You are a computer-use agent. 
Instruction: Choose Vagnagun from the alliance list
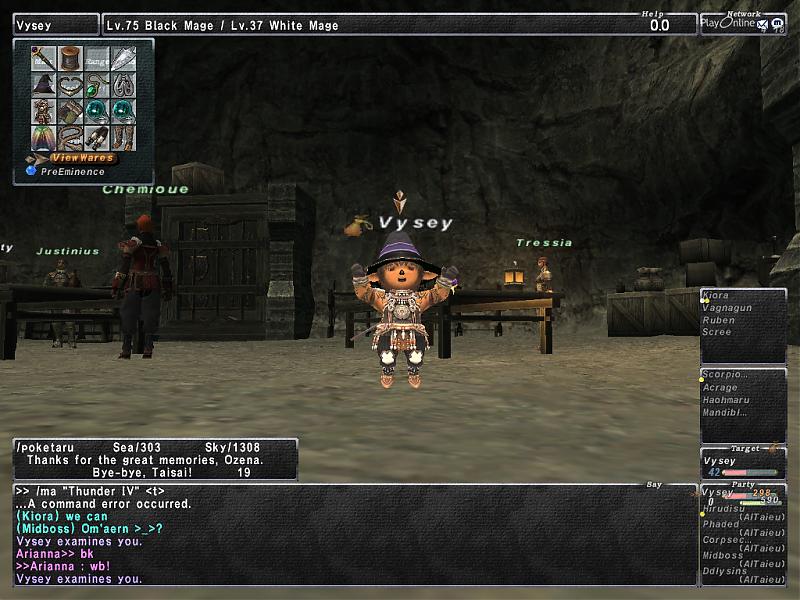(726, 308)
